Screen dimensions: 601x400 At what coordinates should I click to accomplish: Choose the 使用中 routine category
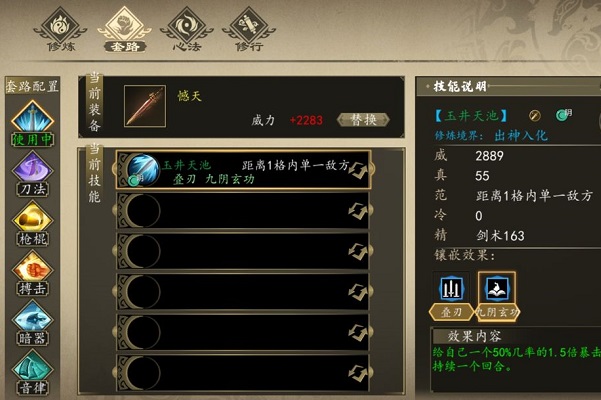30,124
